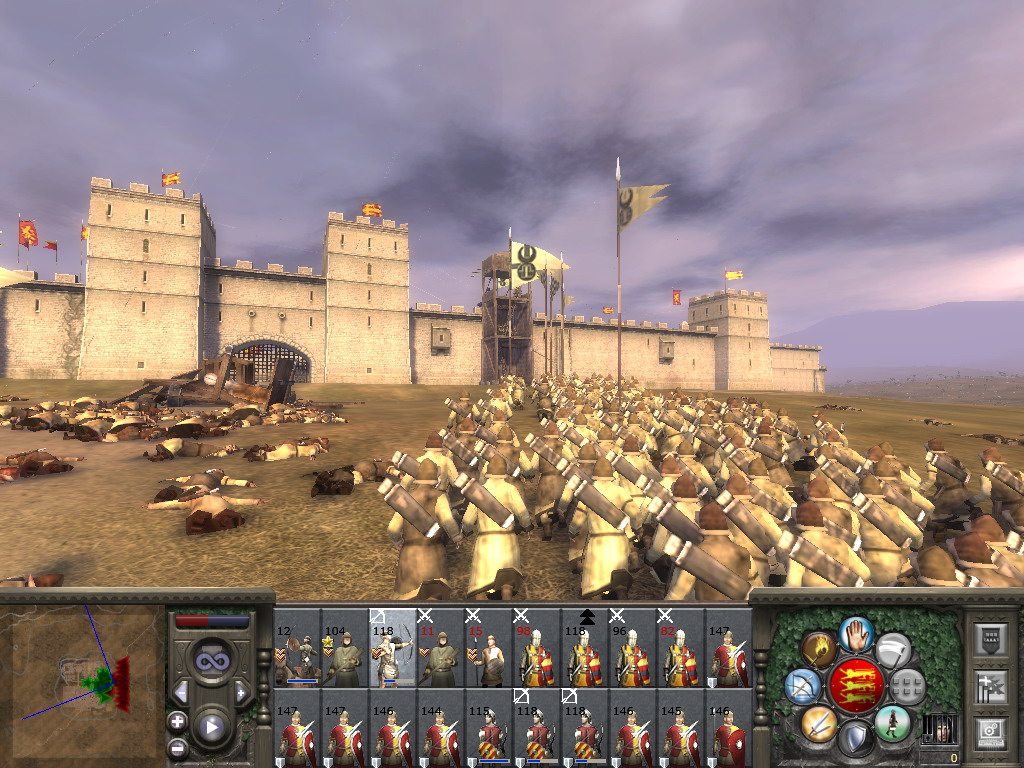1024x768 pixels.
Task: Activate the halt order hand icon
Action: coord(856,633)
